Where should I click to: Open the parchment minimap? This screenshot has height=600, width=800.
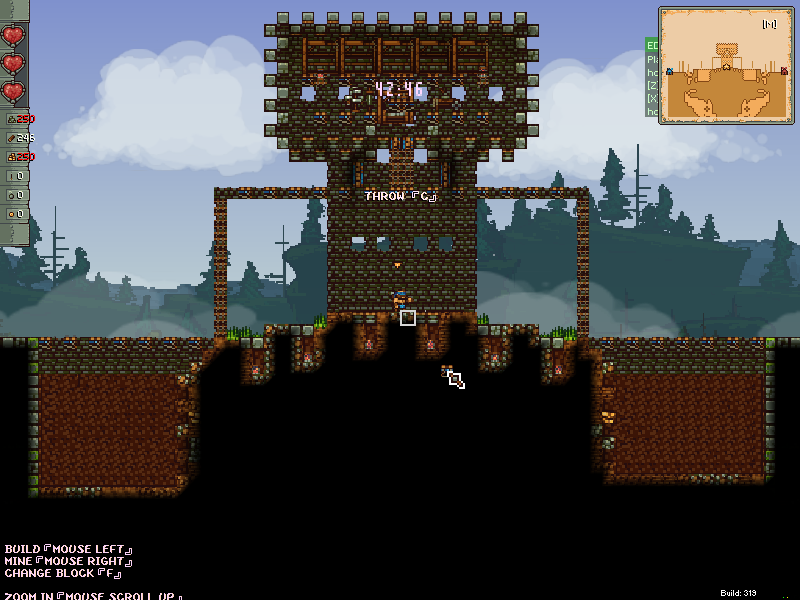(725, 66)
